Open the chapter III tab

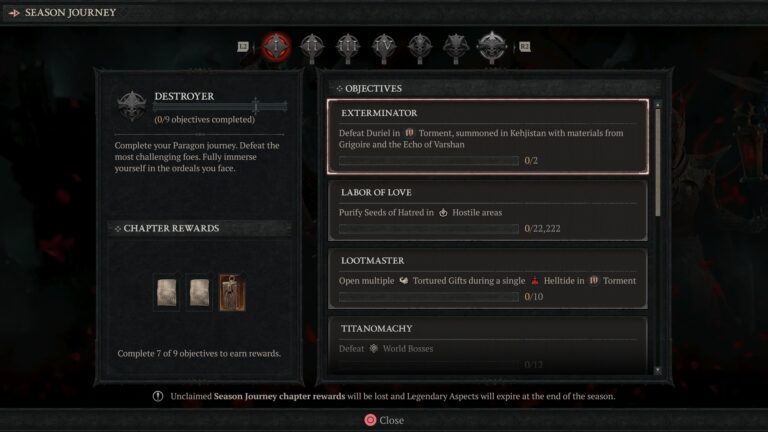pyautogui.click(x=348, y=46)
